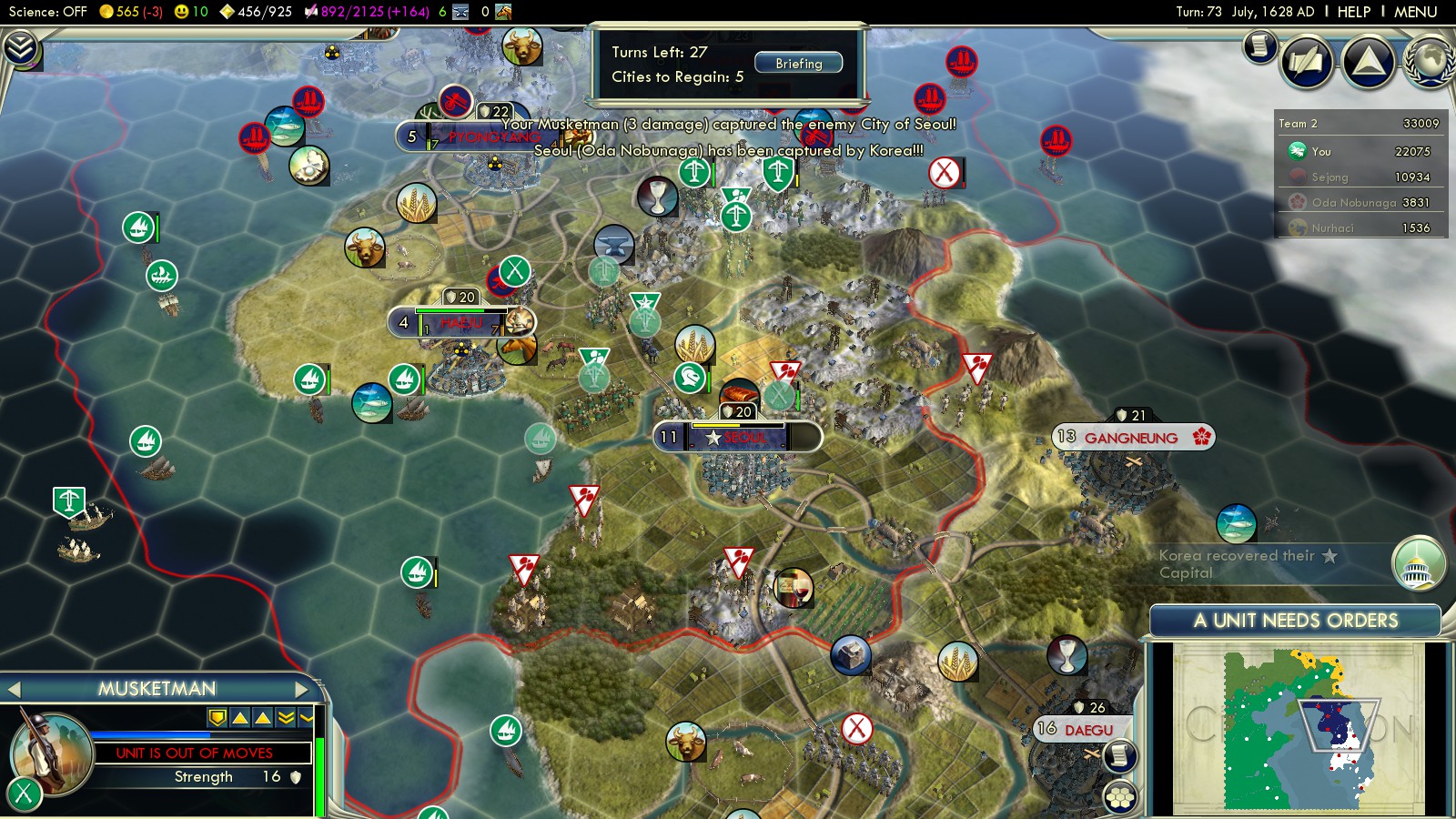Toggle the hex grid map options button
Viewport: 1456px width, 819px height.
click(1120, 797)
